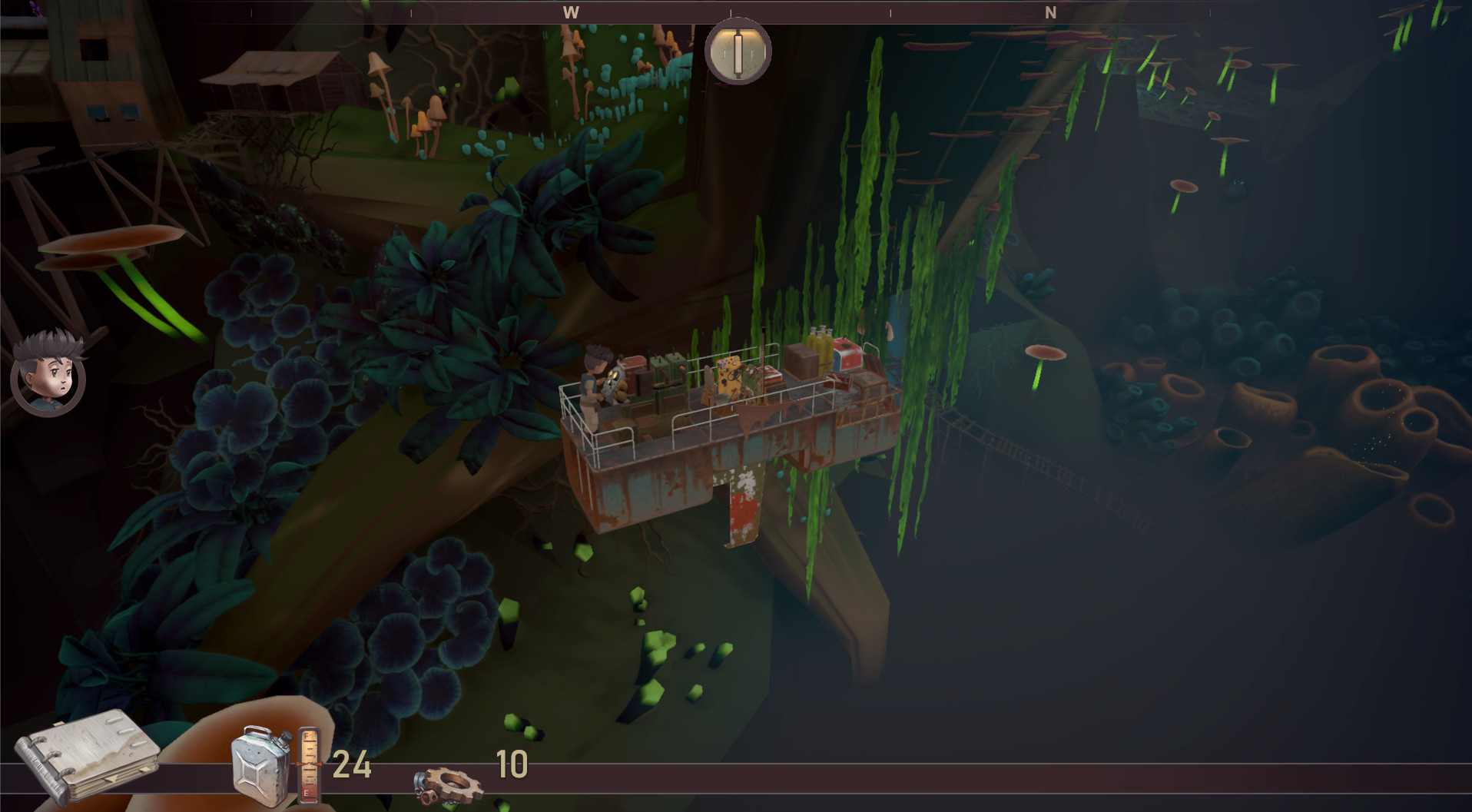1472x812 pixels.
Task: Open the character portrait
Action: pos(46,388)
